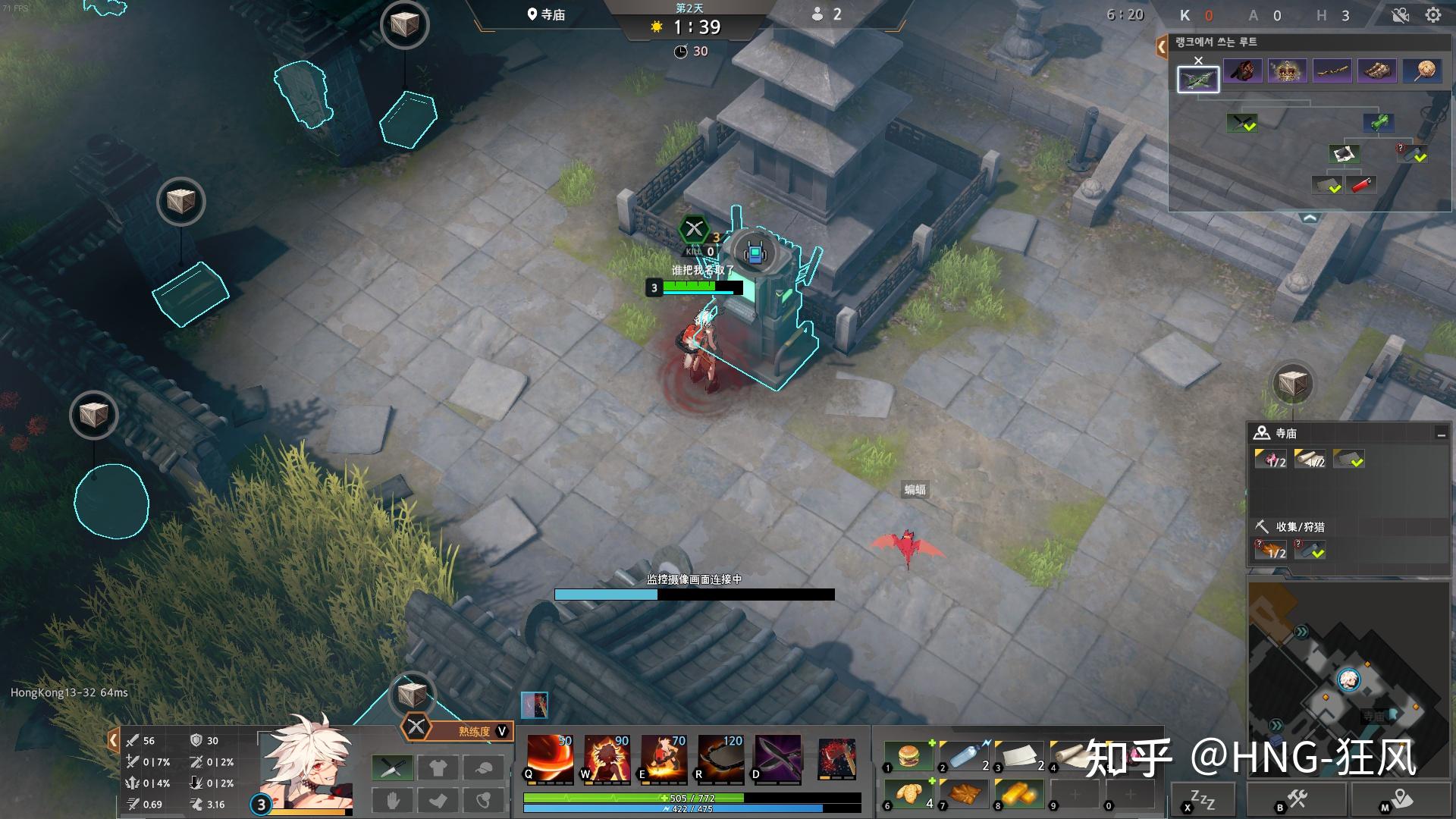Open the settings gear menu
Image resolution: width=1456 pixels, height=819 pixels.
click(x=1432, y=15)
